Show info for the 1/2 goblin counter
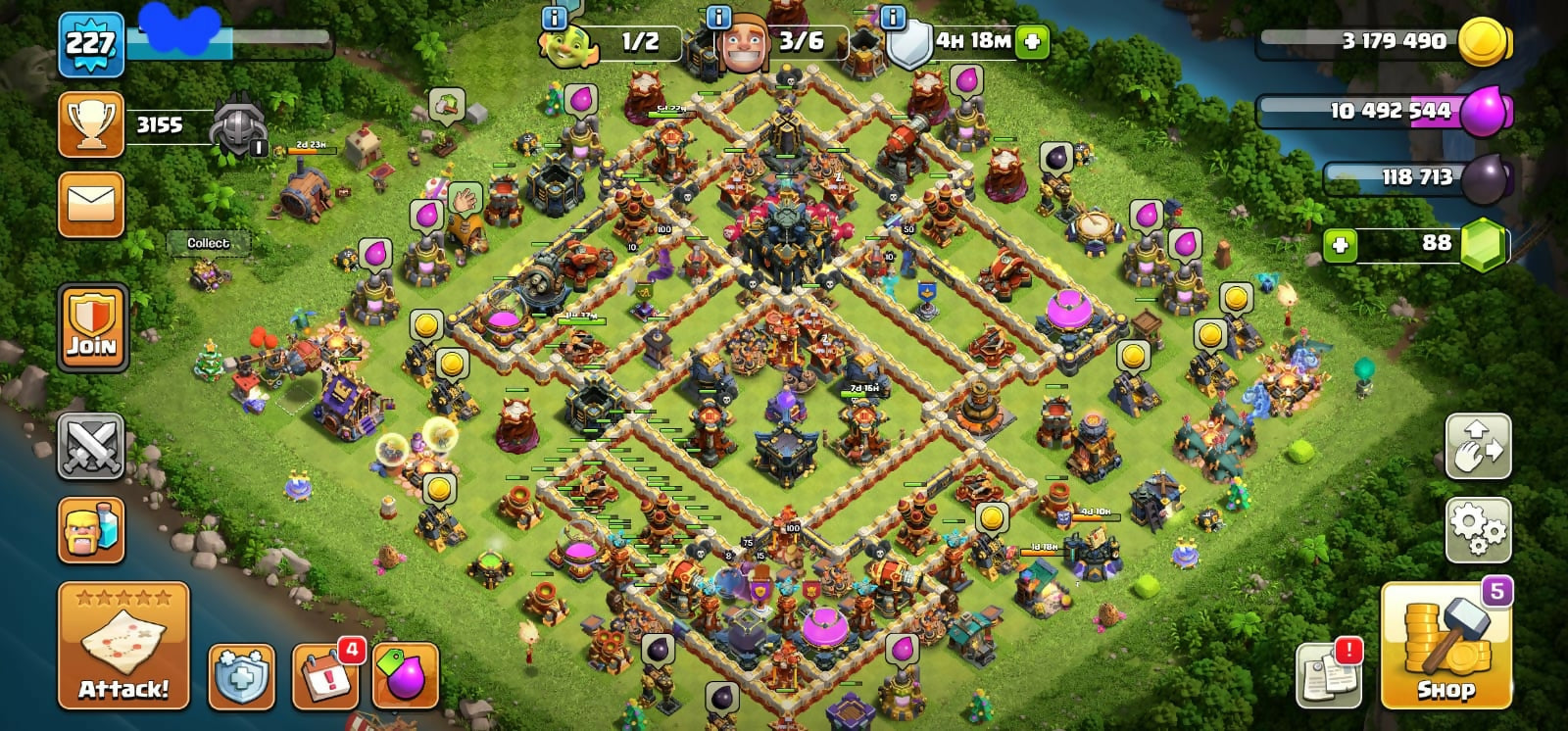The image size is (1568, 731). [555, 18]
